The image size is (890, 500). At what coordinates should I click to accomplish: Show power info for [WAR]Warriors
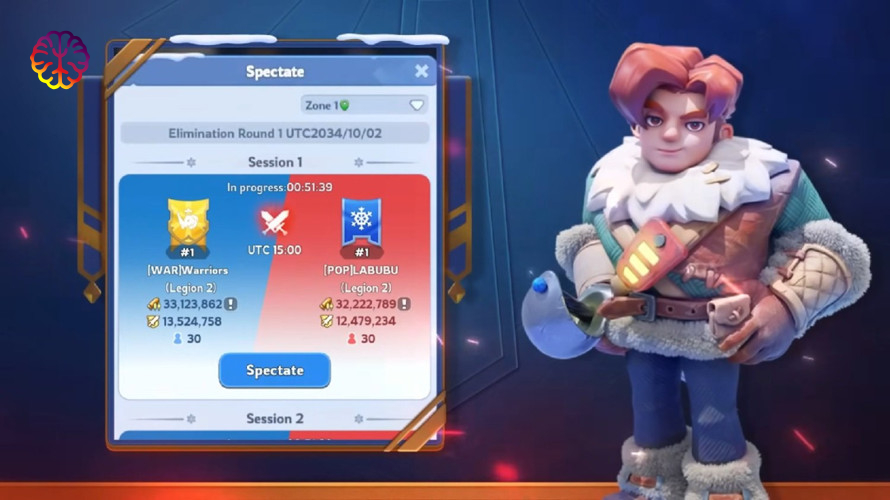coord(230,304)
